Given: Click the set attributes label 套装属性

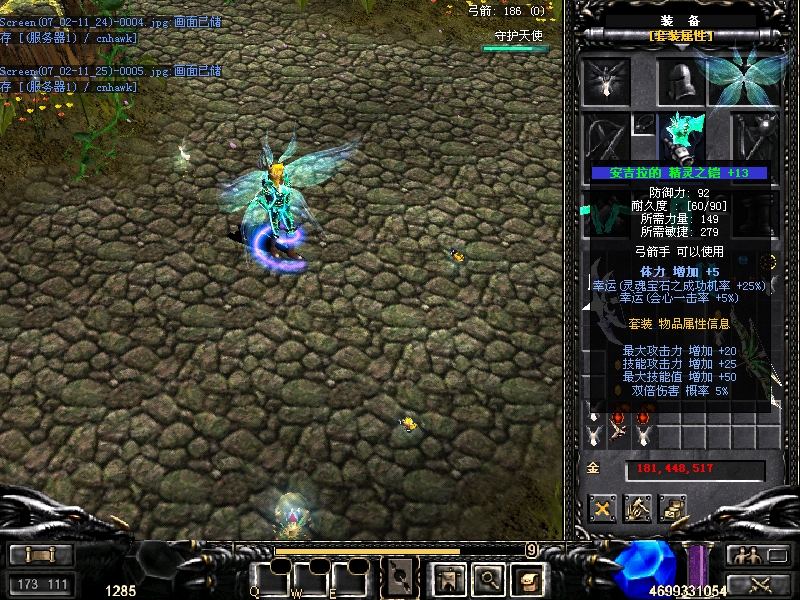Looking at the screenshot, I should [x=681, y=36].
